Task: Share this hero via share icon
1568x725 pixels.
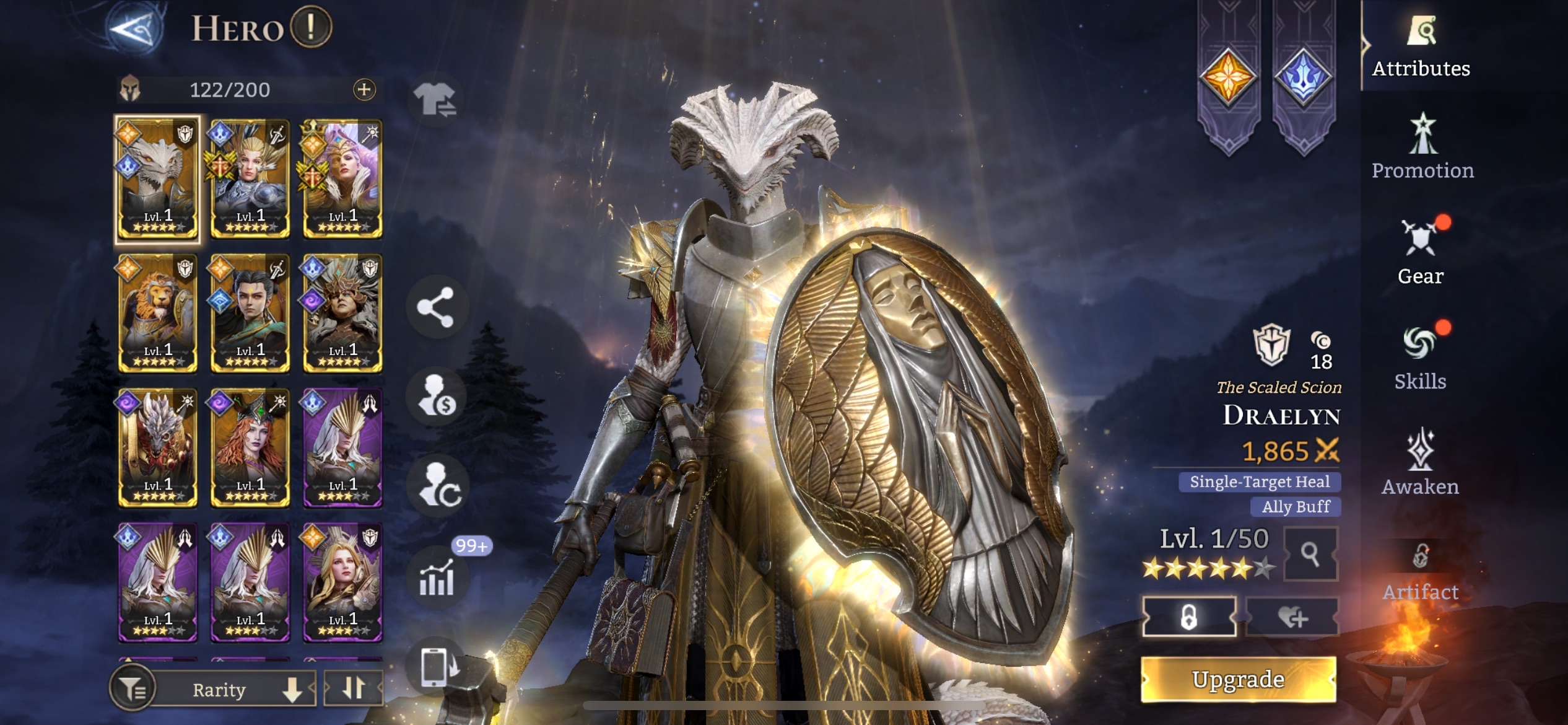Action: click(435, 307)
